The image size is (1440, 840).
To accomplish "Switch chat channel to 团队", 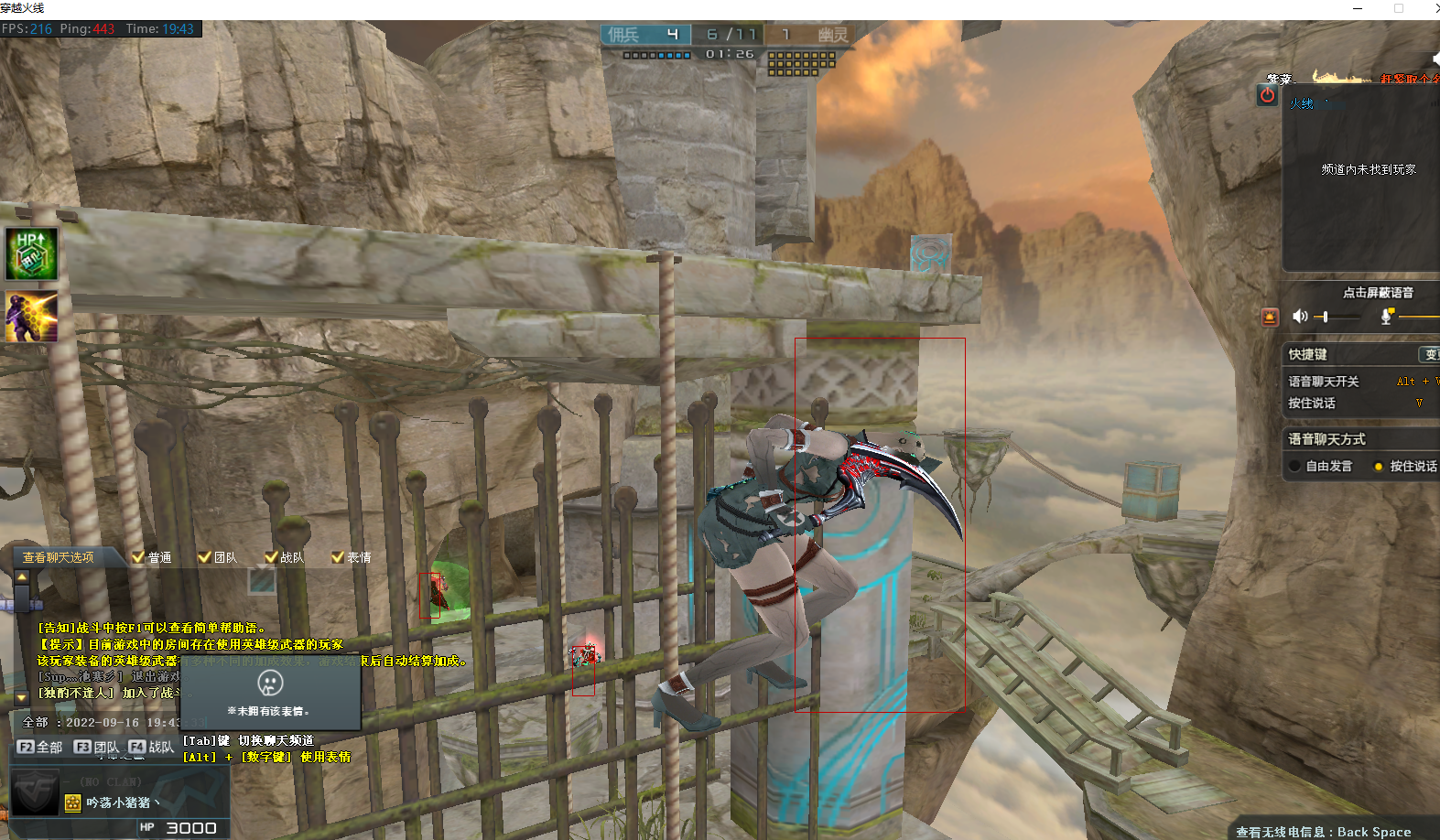I will 97,747.
